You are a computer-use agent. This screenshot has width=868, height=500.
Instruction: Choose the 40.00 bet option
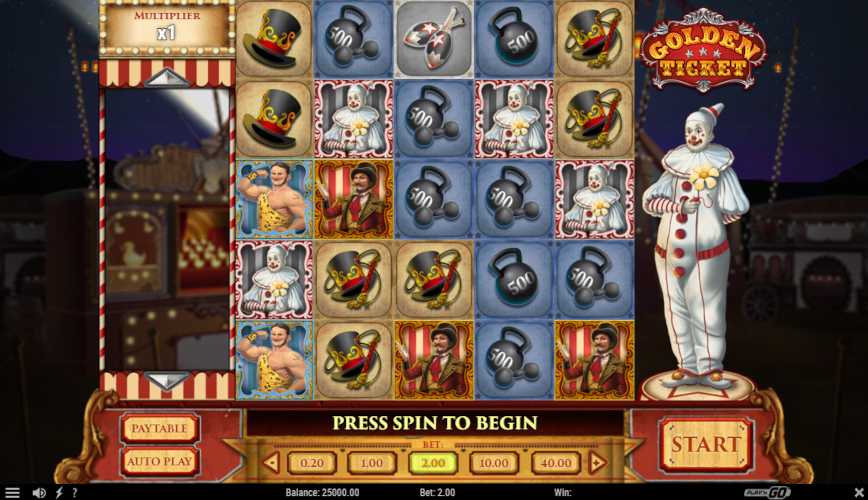(x=555, y=463)
